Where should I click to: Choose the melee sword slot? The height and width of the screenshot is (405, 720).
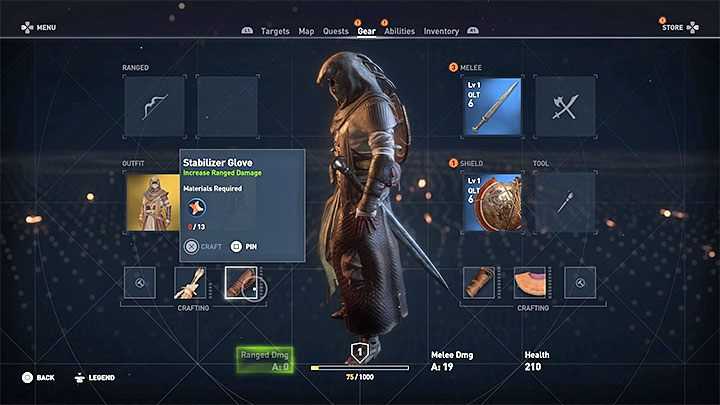[491, 106]
